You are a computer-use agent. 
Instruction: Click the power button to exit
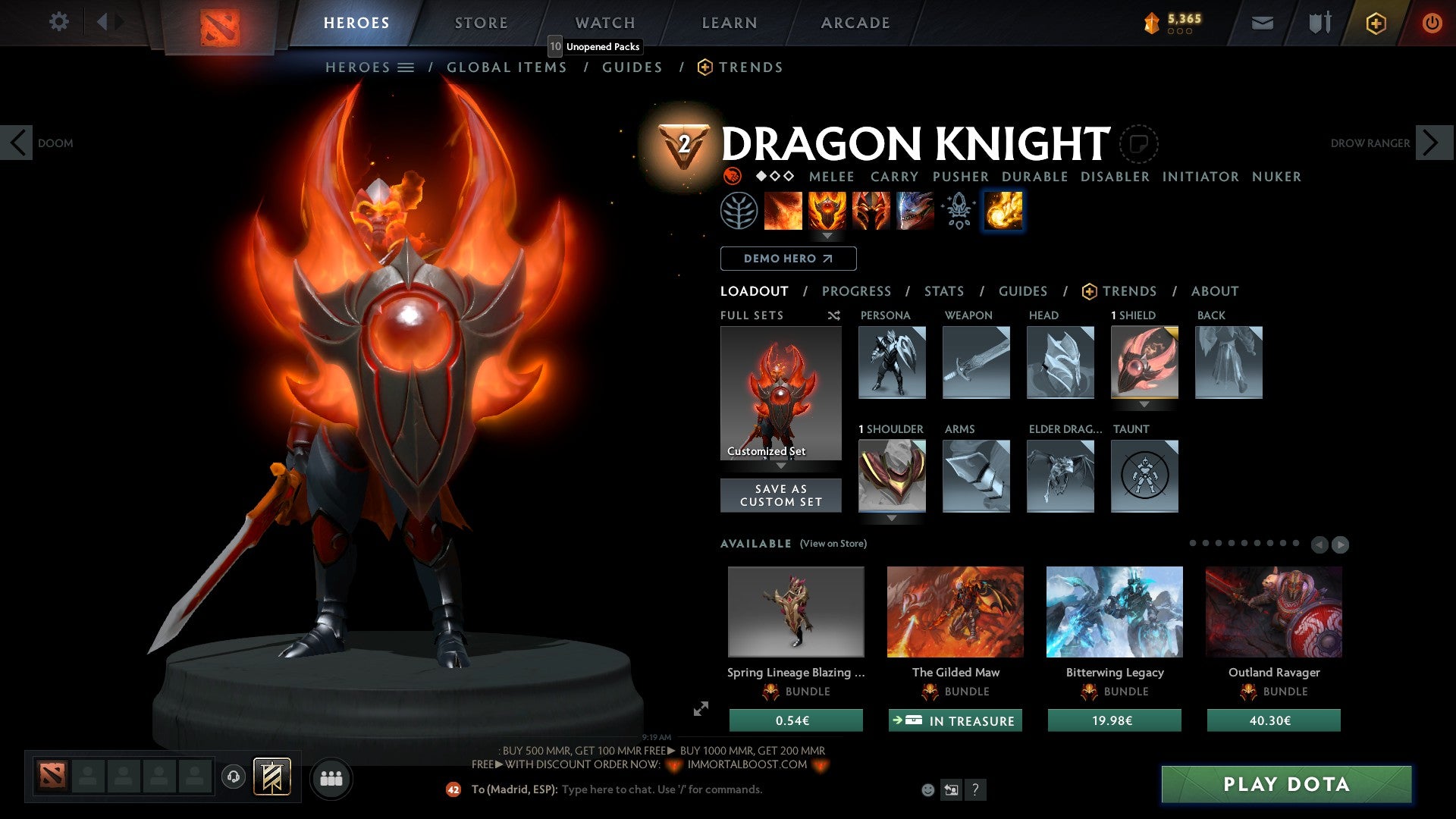1432,23
